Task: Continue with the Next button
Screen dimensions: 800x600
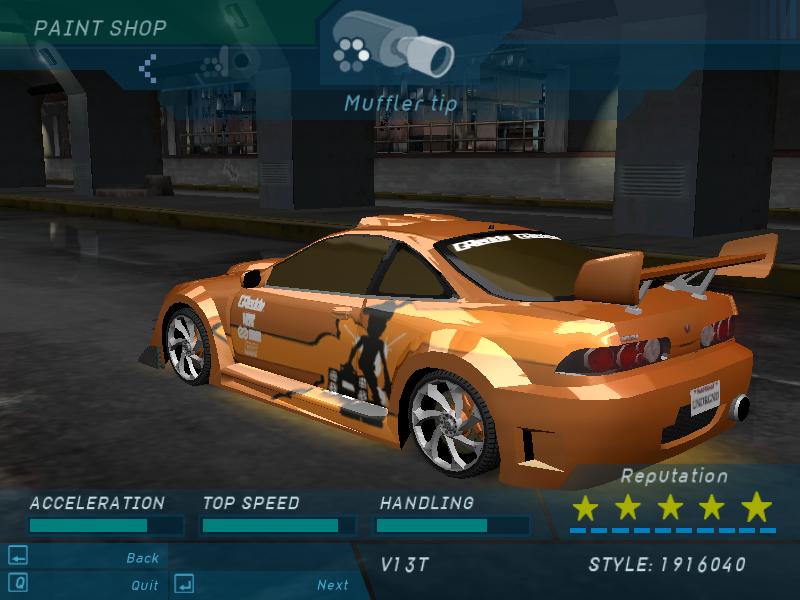Action: (x=333, y=585)
